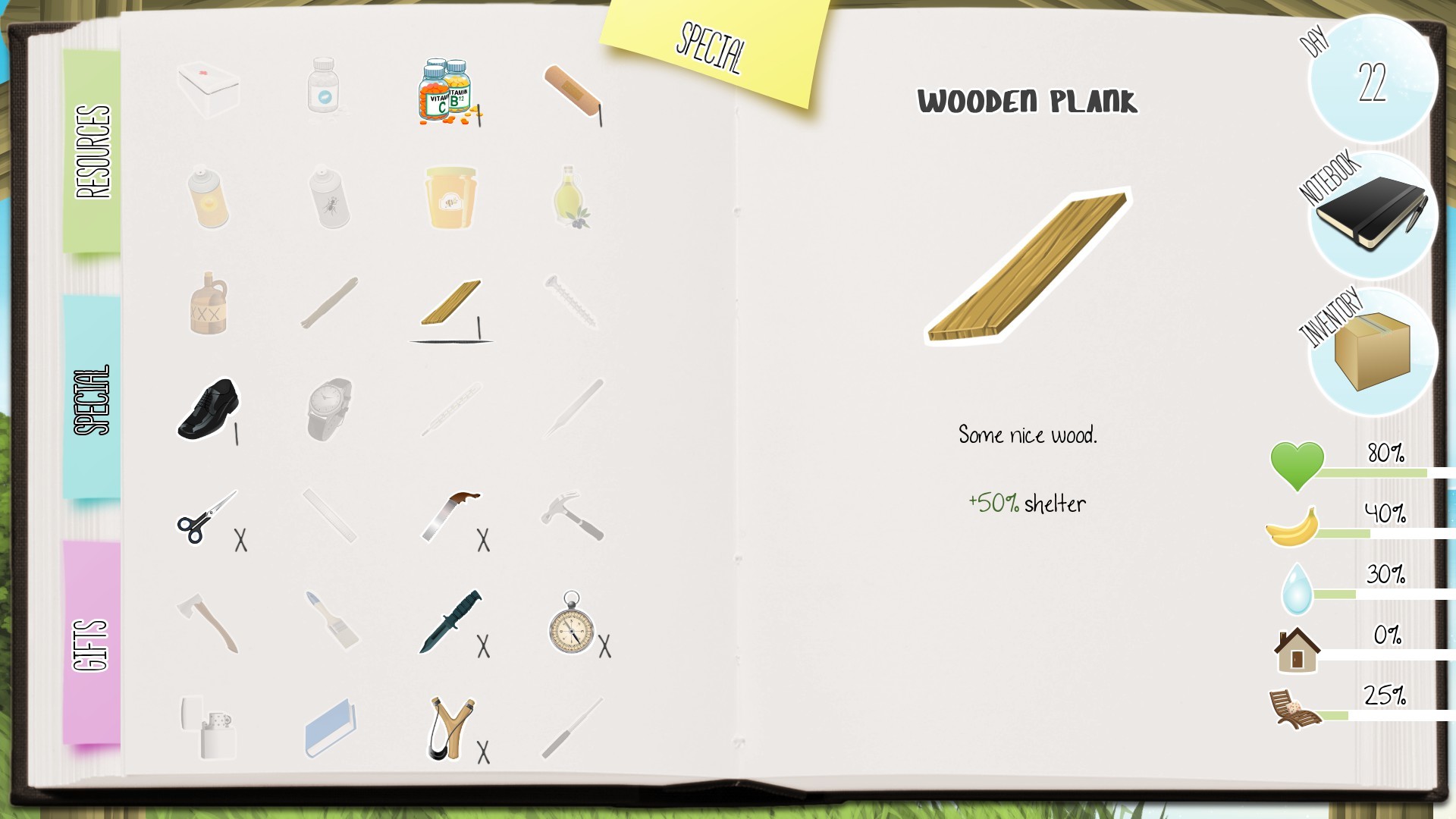Select the band-aid item
Image resolution: width=1456 pixels, height=819 pixels.
pos(573,91)
